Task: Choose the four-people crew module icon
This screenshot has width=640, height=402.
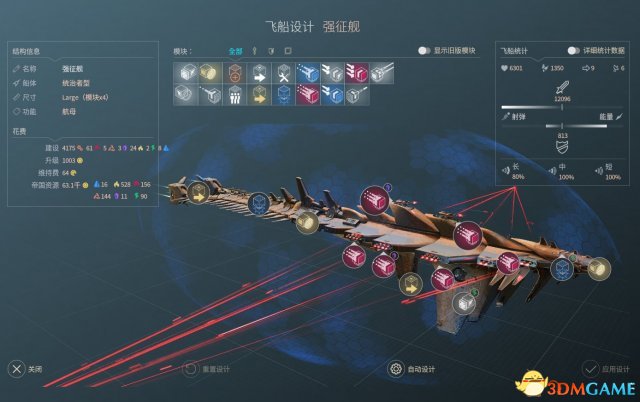Action: [234, 95]
